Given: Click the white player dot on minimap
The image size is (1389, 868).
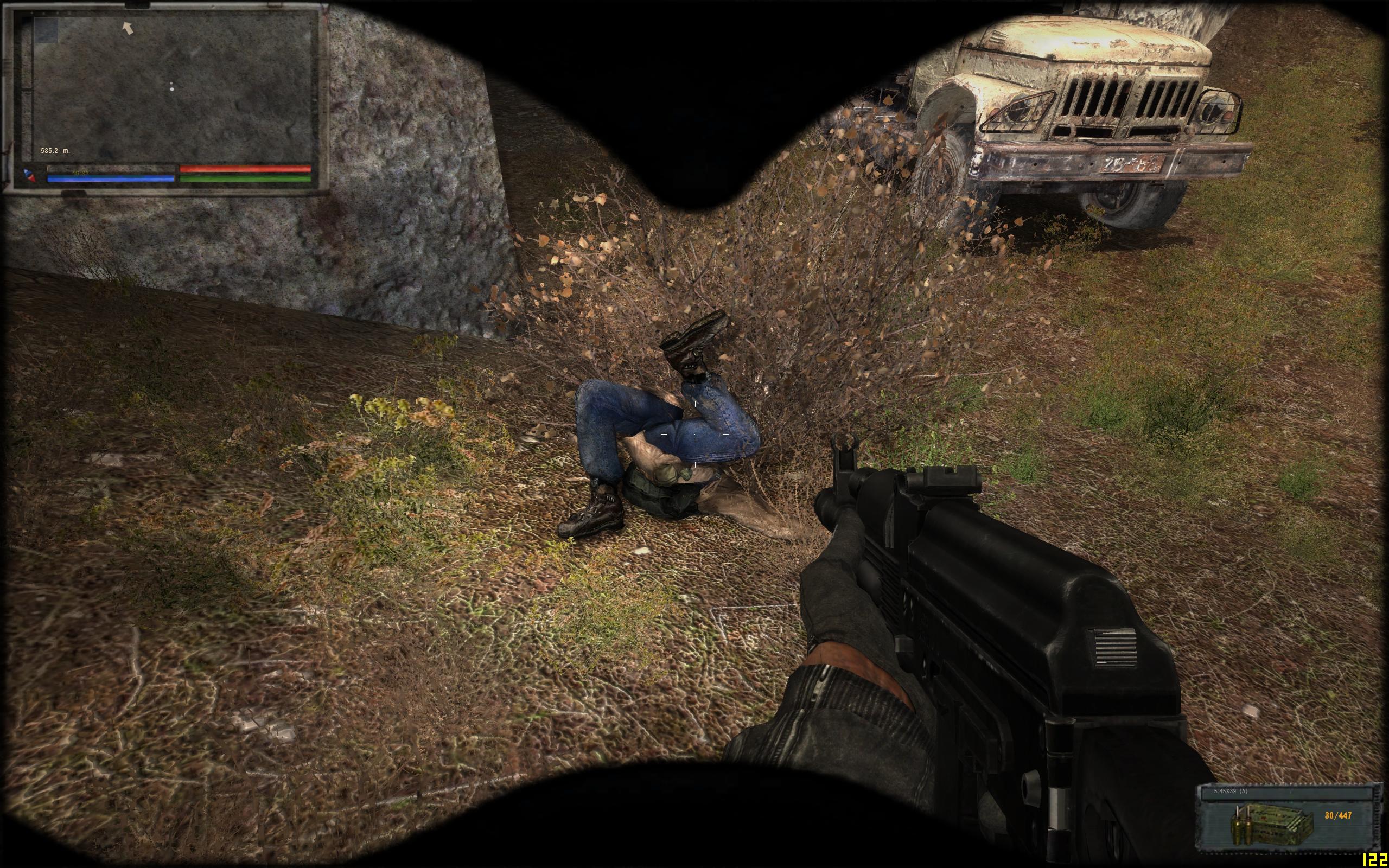Looking at the screenshot, I should pos(171,88).
